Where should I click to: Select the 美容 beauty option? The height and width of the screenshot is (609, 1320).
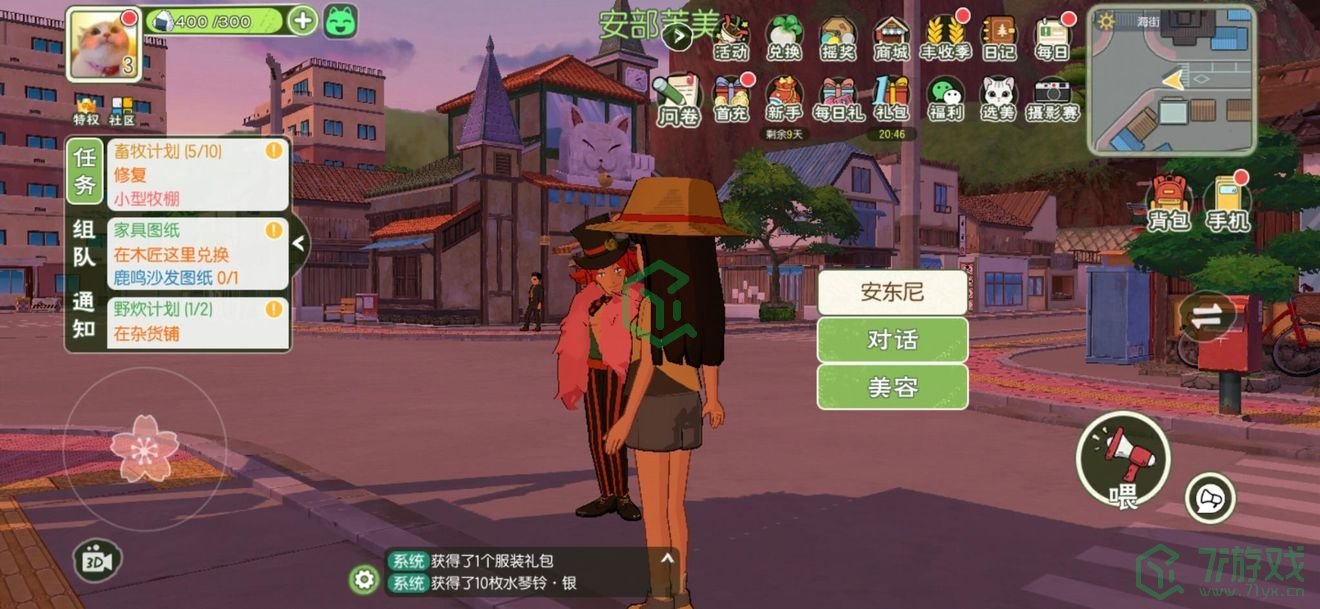click(x=892, y=387)
